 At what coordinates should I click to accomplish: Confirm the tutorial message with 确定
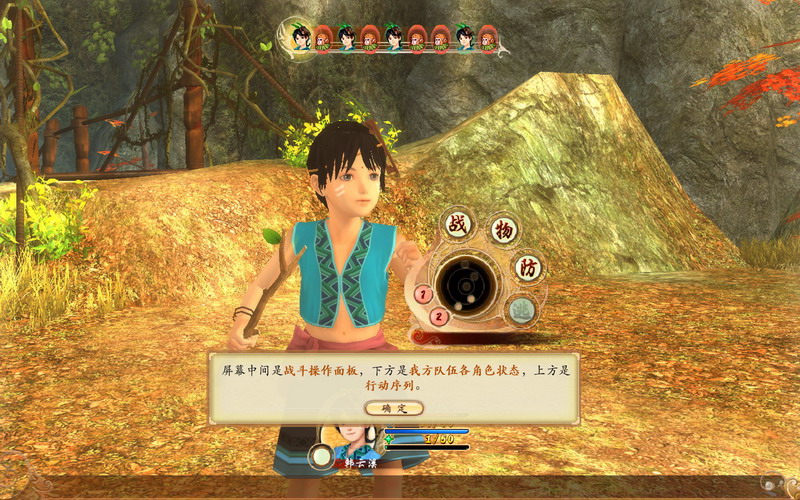tap(394, 408)
